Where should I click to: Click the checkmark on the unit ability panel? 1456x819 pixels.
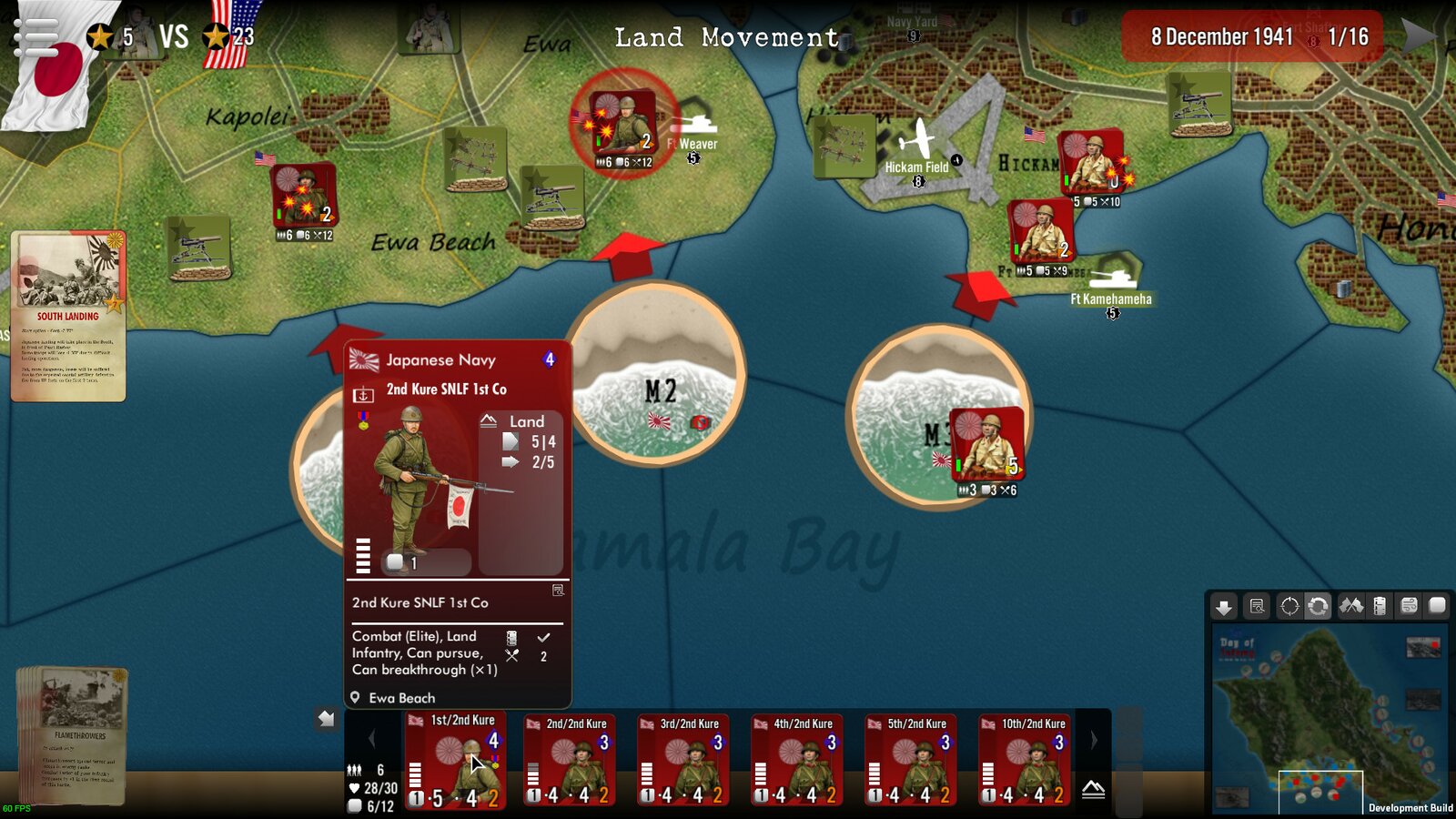coord(544,637)
